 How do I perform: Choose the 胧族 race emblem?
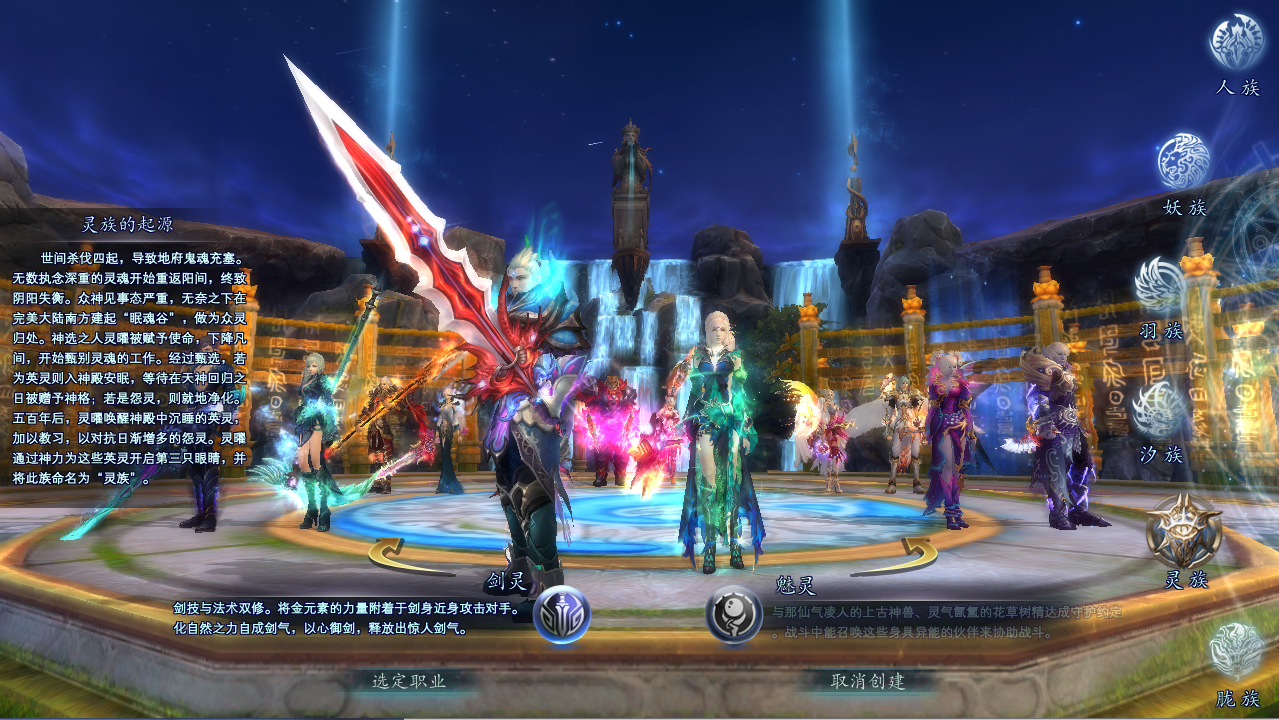pyautogui.click(x=1236, y=651)
